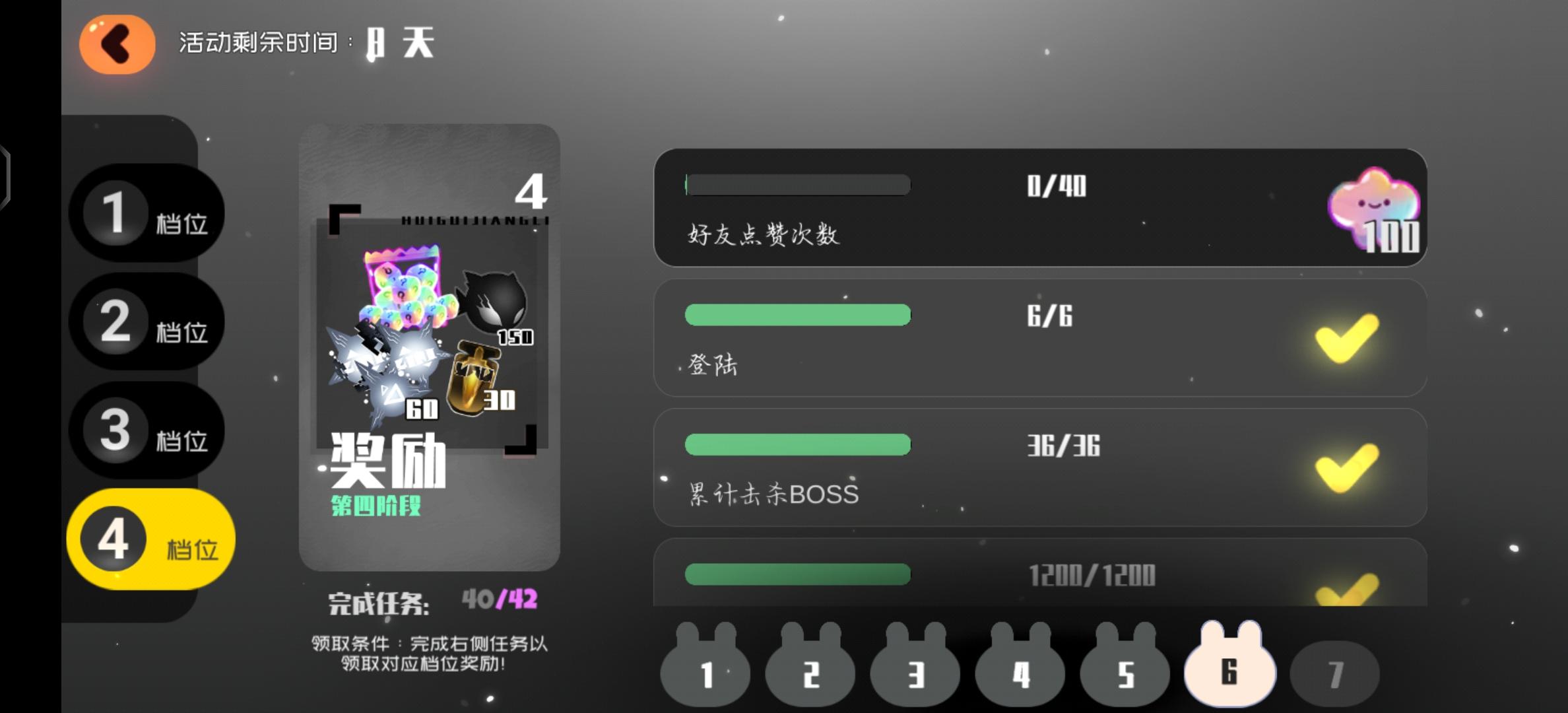Tap the orange back arrow

pyautogui.click(x=116, y=44)
